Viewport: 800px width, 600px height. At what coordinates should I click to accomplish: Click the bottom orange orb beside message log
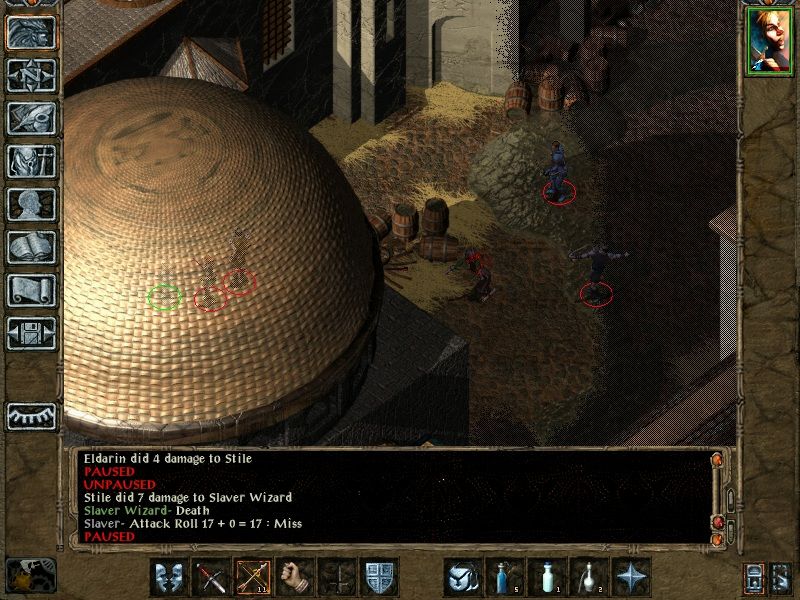(x=717, y=539)
